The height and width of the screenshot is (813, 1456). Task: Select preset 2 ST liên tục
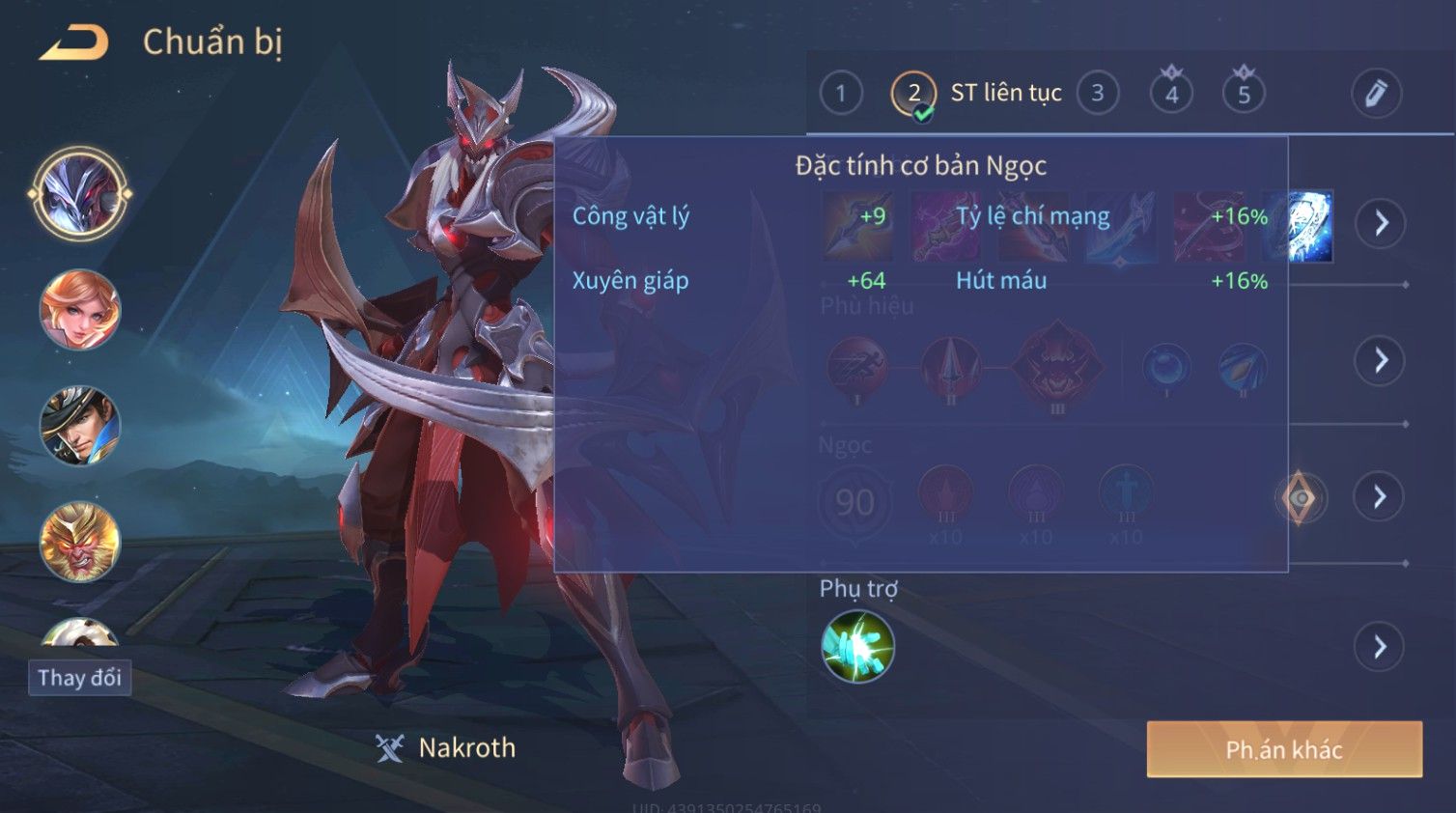click(x=913, y=94)
